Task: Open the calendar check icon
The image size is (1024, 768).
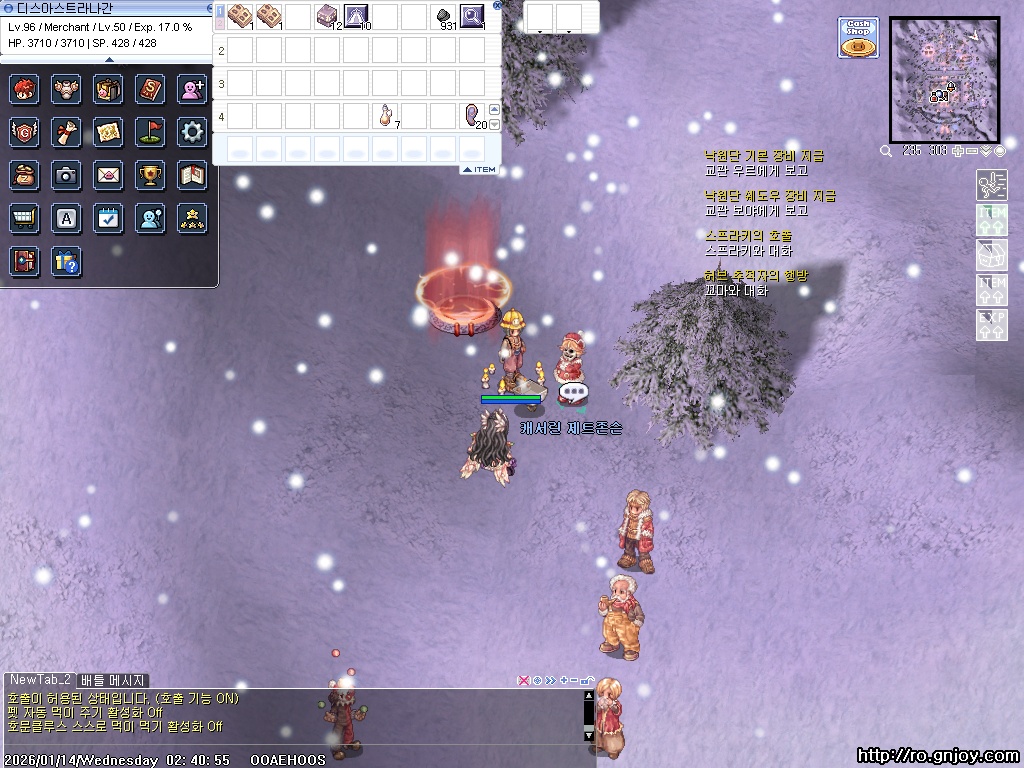Action: 109,218
